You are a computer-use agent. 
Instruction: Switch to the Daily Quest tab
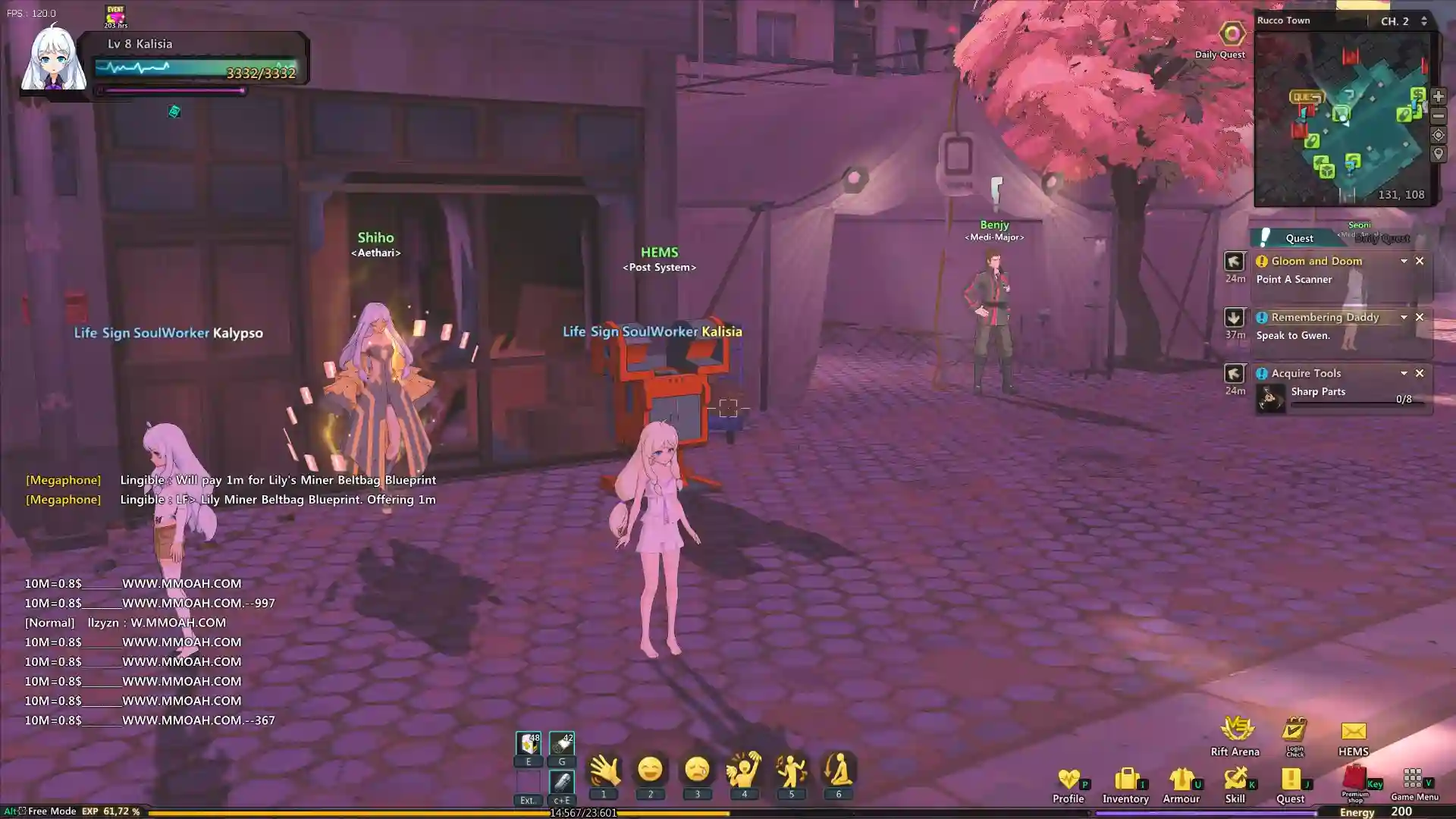[1382, 238]
